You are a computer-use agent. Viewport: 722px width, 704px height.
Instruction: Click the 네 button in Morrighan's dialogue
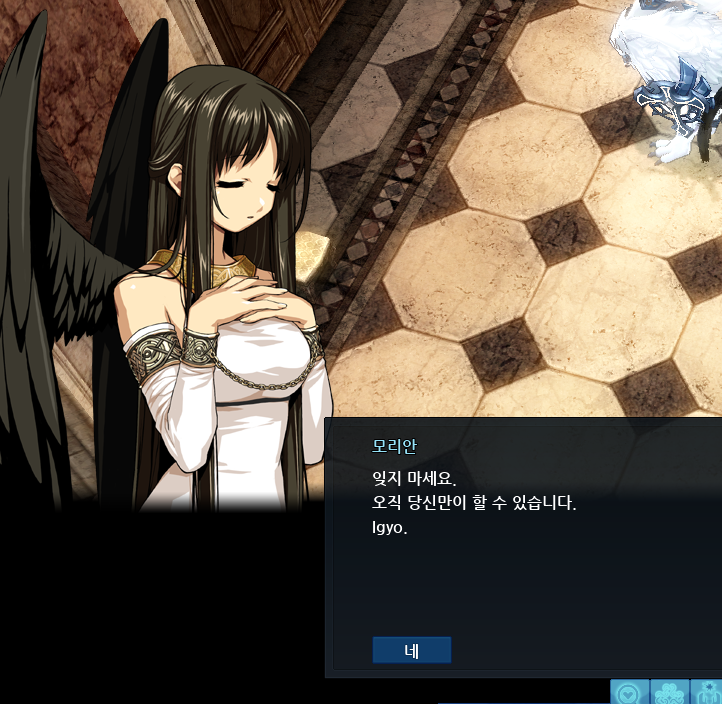click(x=411, y=650)
